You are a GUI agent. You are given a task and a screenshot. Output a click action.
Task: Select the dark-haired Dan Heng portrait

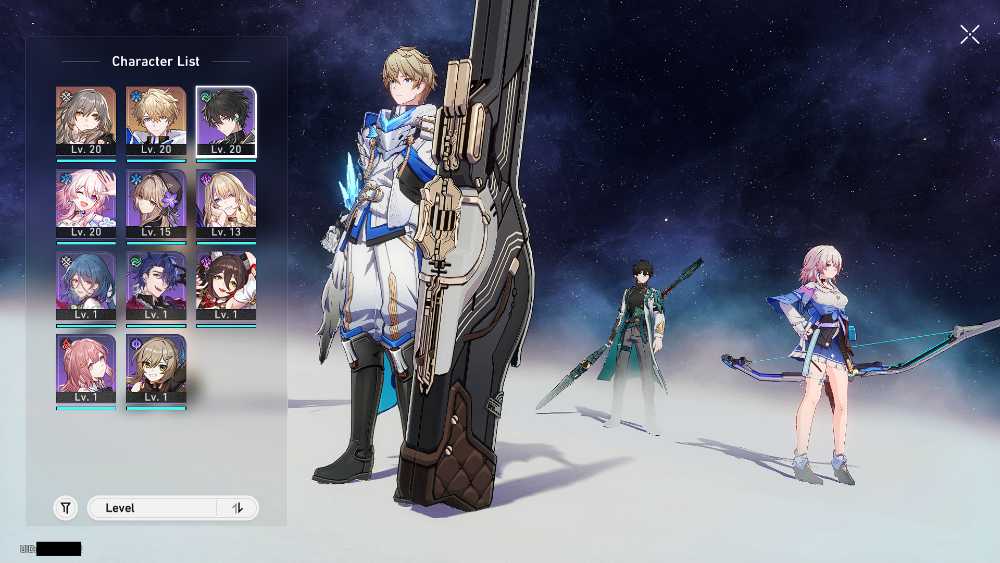(226, 121)
